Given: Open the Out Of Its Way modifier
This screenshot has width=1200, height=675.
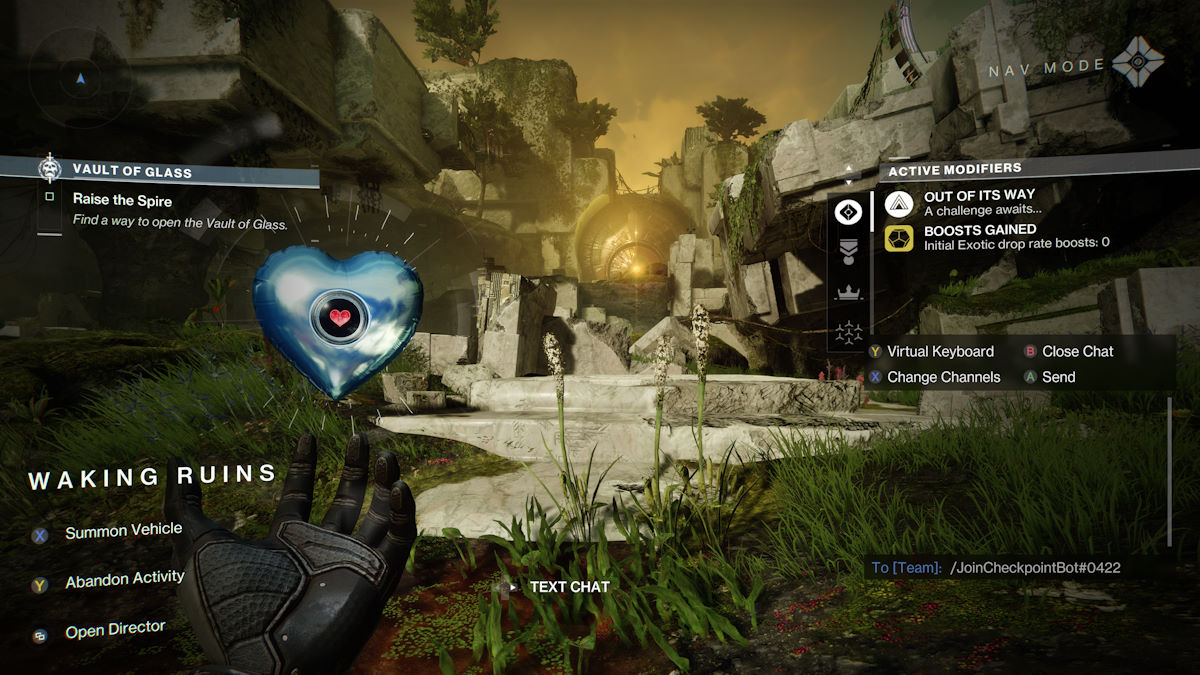Looking at the screenshot, I should tap(964, 202).
